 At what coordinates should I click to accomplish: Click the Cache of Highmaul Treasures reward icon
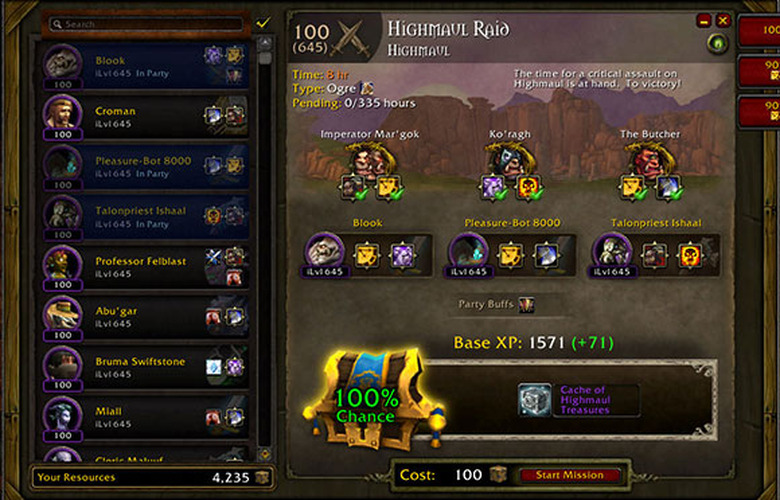pos(535,400)
